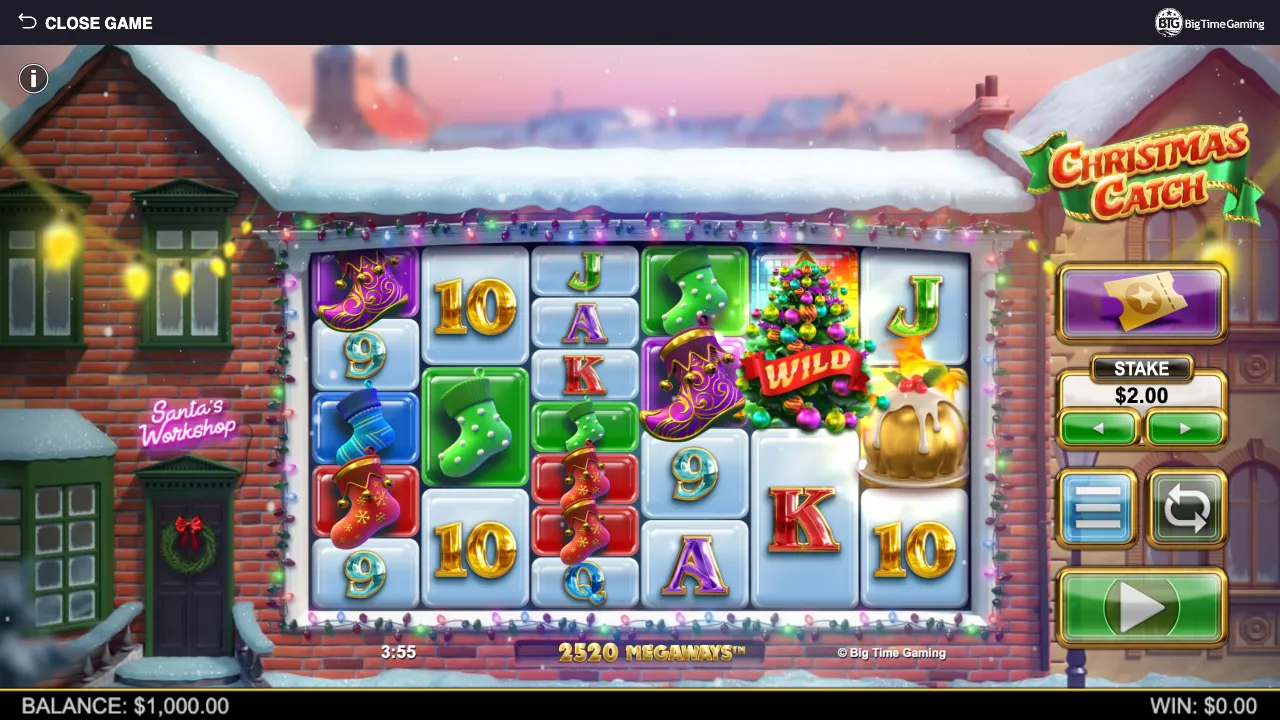Viewport: 1280px width, 720px height.
Task: Open the game info panel
Action: pyautogui.click(x=33, y=78)
